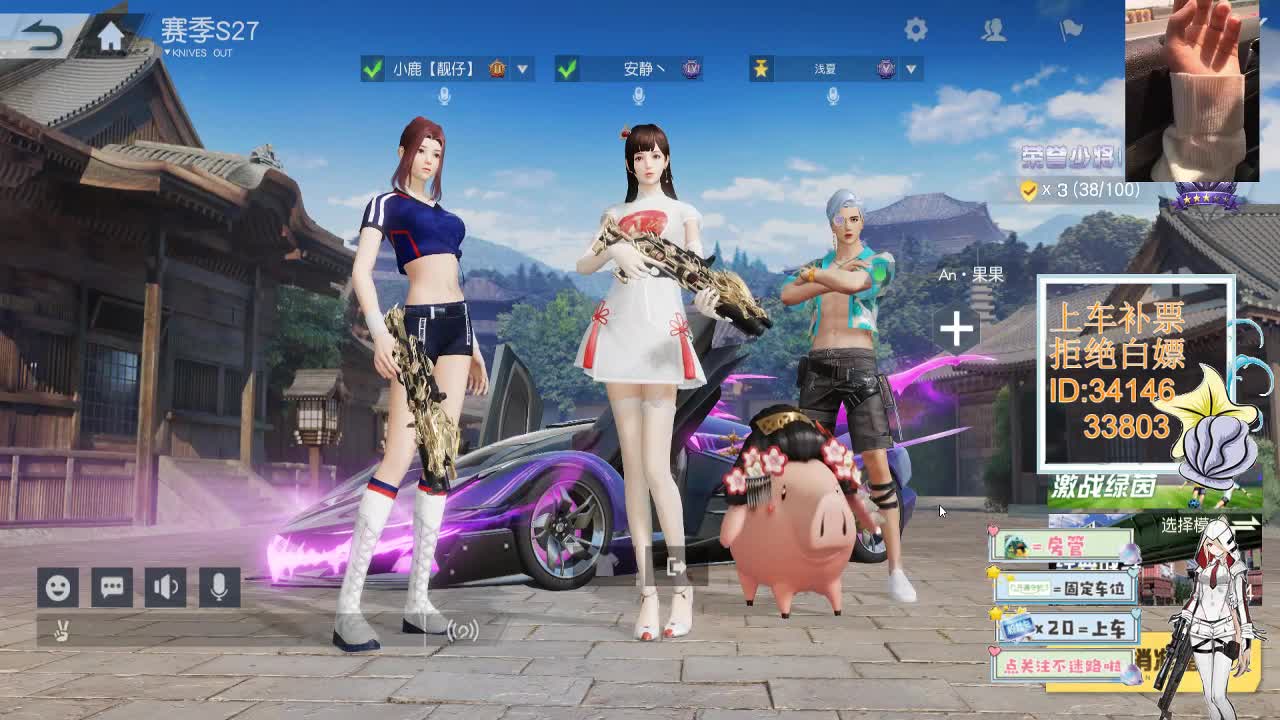Toggle 小鹿【靓仔】 ready status checkmark
The height and width of the screenshot is (720, 1280).
[x=371, y=70]
